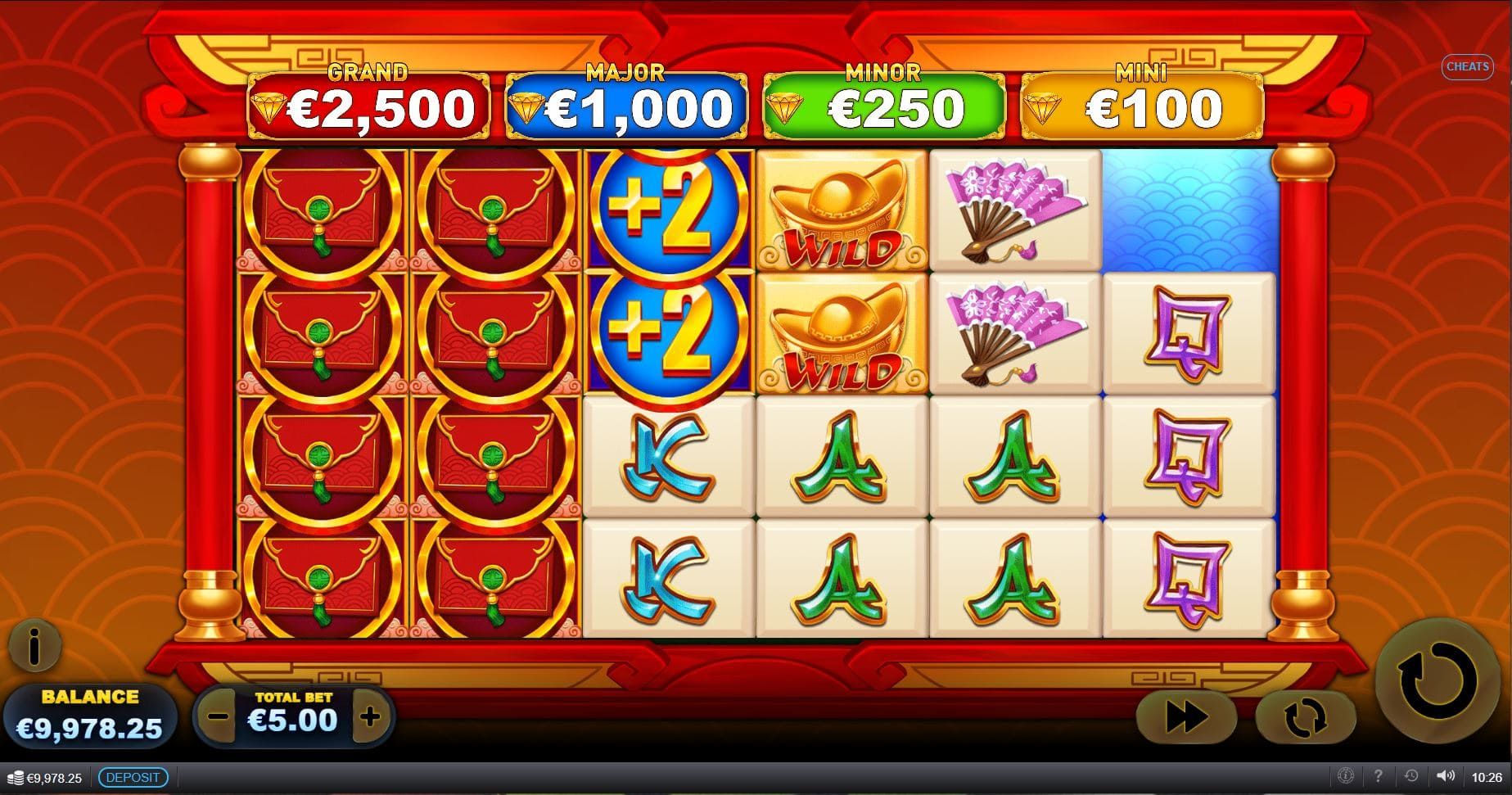The image size is (1512, 795).
Task: Mute sound with the speaker icon
Action: (x=1446, y=777)
